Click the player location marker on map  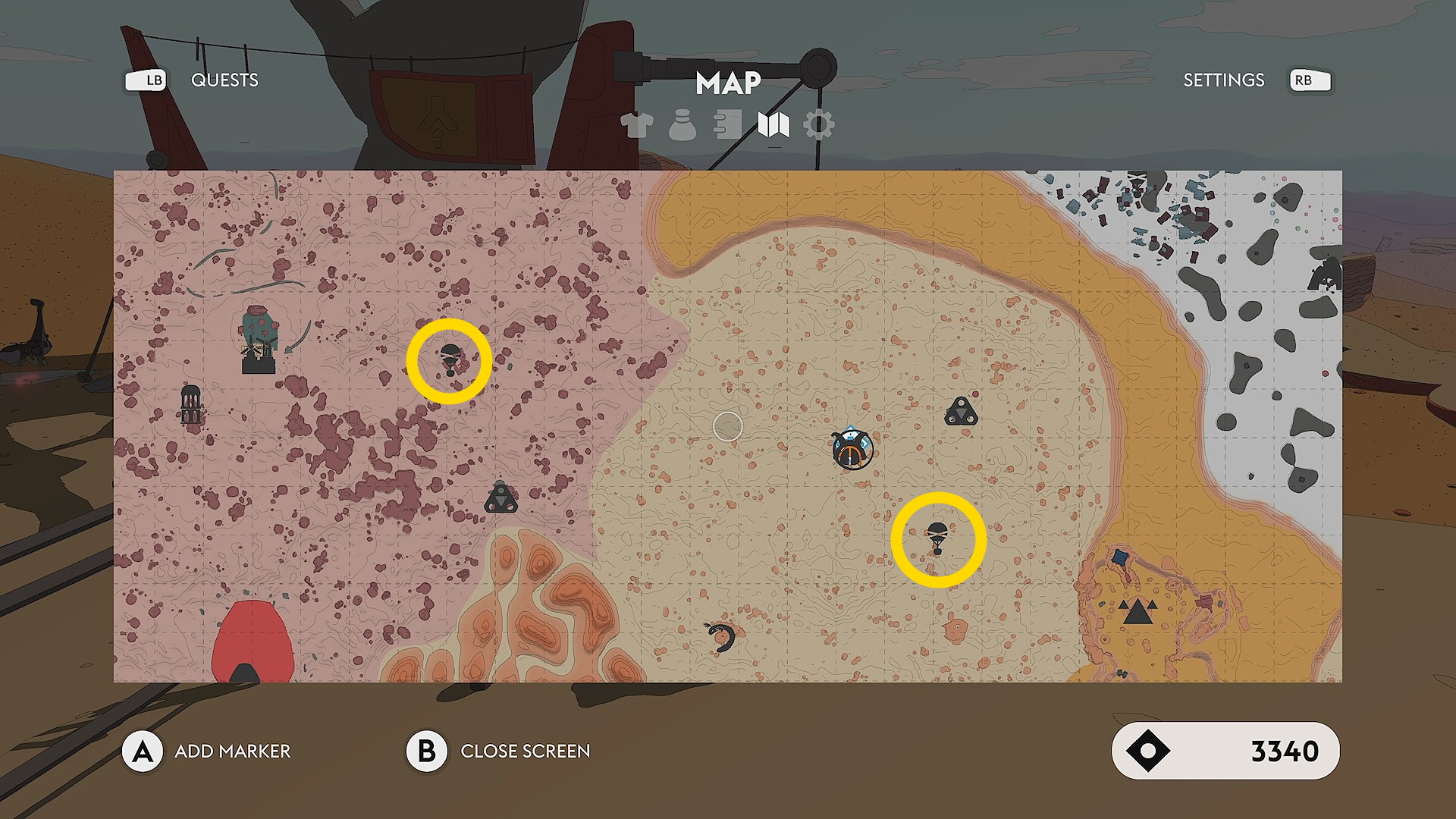pos(852,449)
